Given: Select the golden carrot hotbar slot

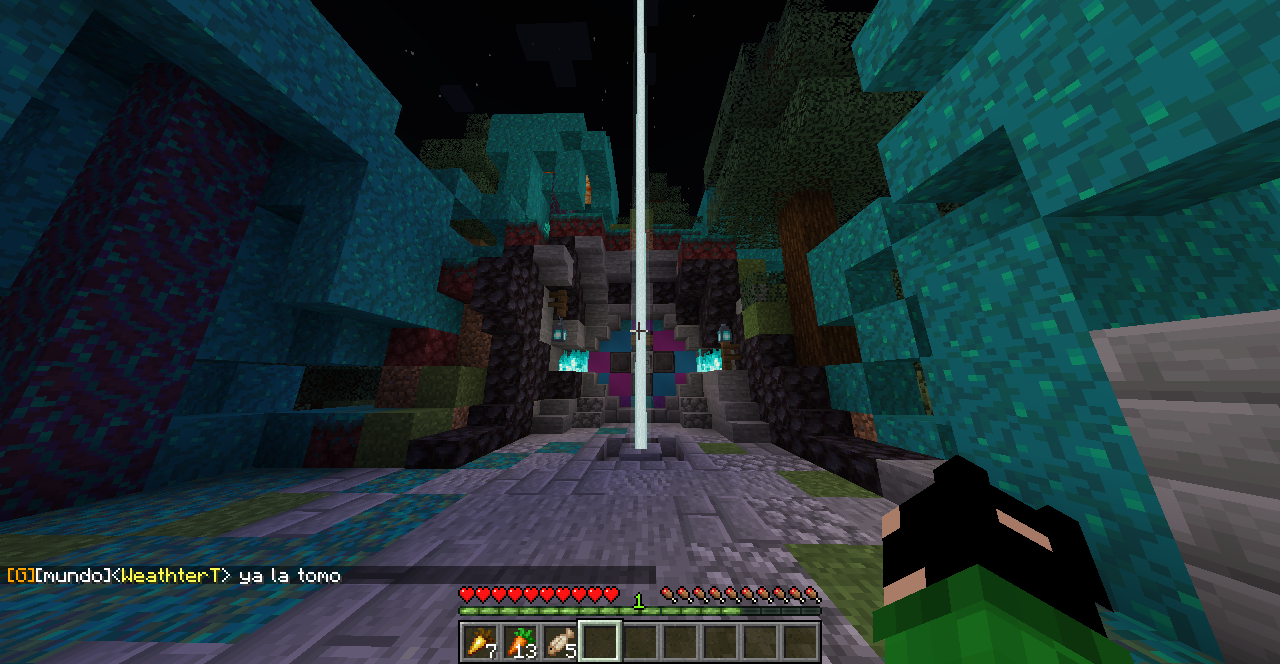Looking at the screenshot, I should coord(480,641).
